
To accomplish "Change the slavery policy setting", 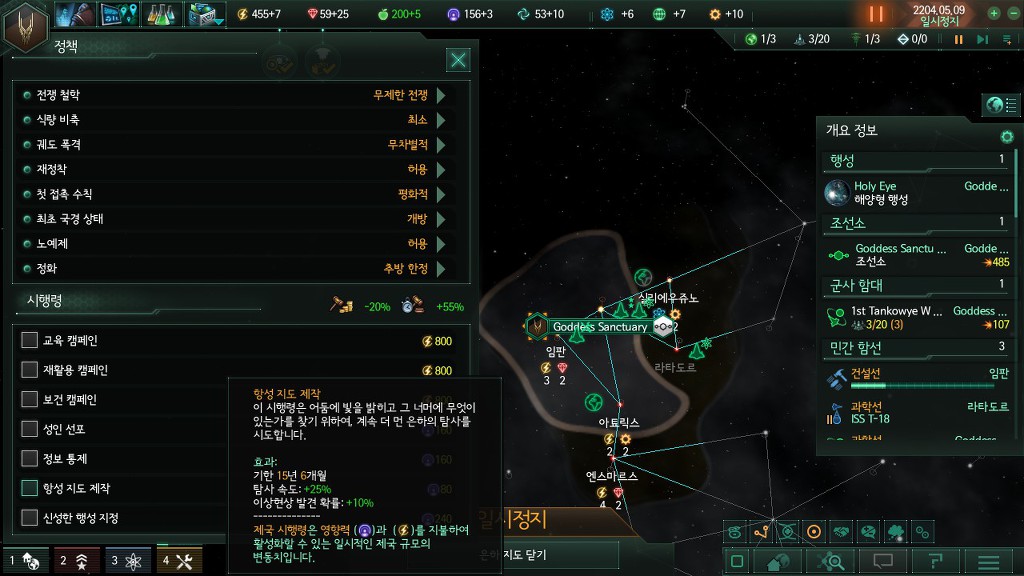I will [x=440, y=244].
